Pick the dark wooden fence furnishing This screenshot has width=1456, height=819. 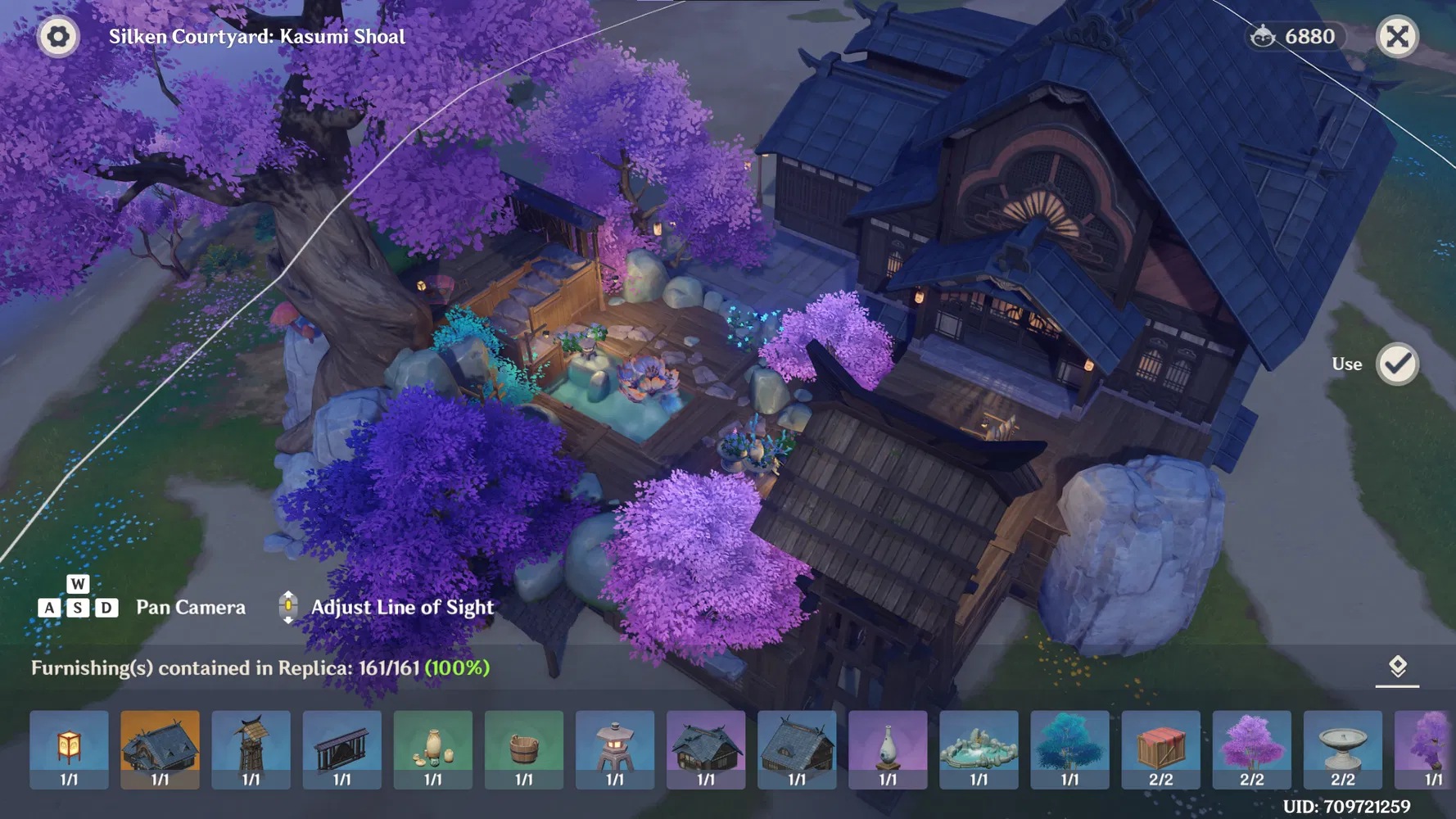(341, 749)
